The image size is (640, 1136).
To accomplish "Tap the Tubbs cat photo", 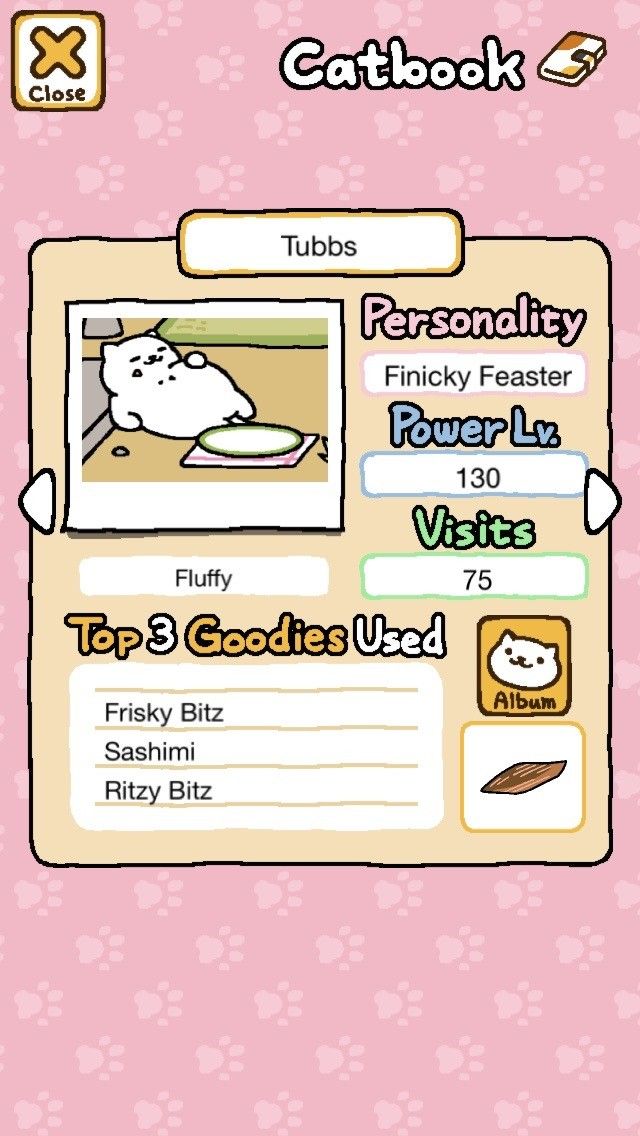I will click(x=204, y=415).
